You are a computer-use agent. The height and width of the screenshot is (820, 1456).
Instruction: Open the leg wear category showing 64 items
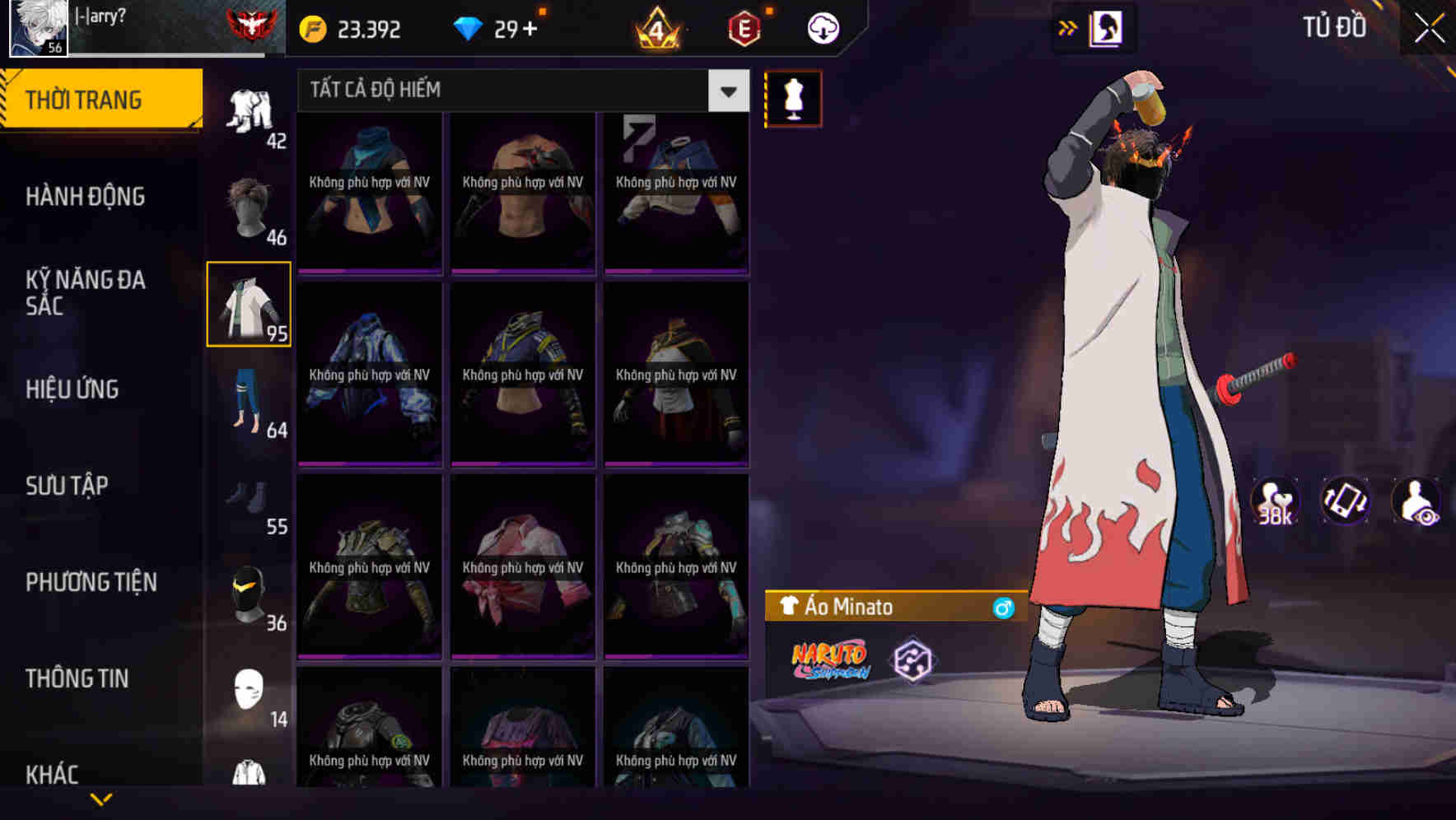point(250,399)
